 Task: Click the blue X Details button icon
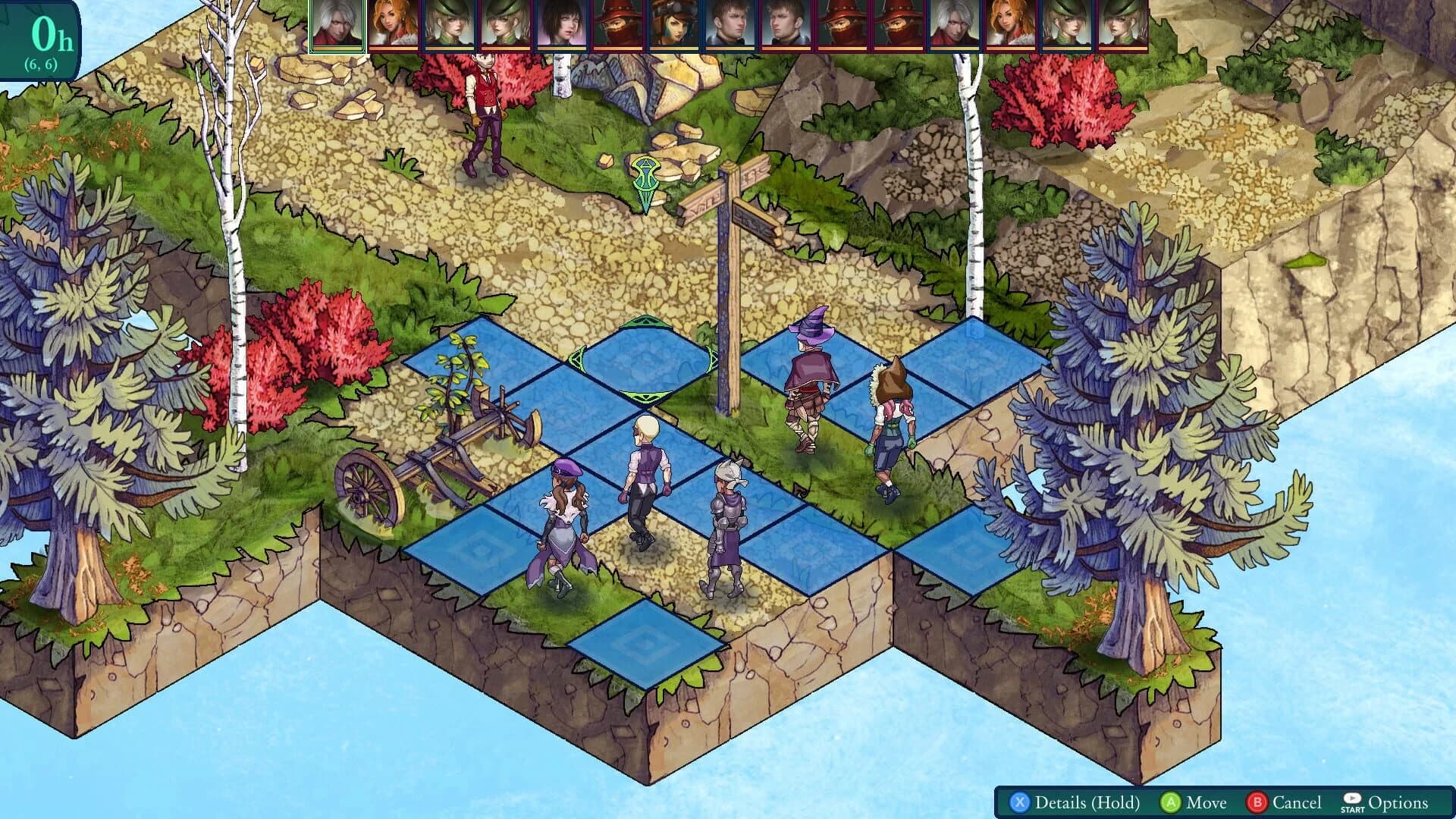coord(1019,802)
